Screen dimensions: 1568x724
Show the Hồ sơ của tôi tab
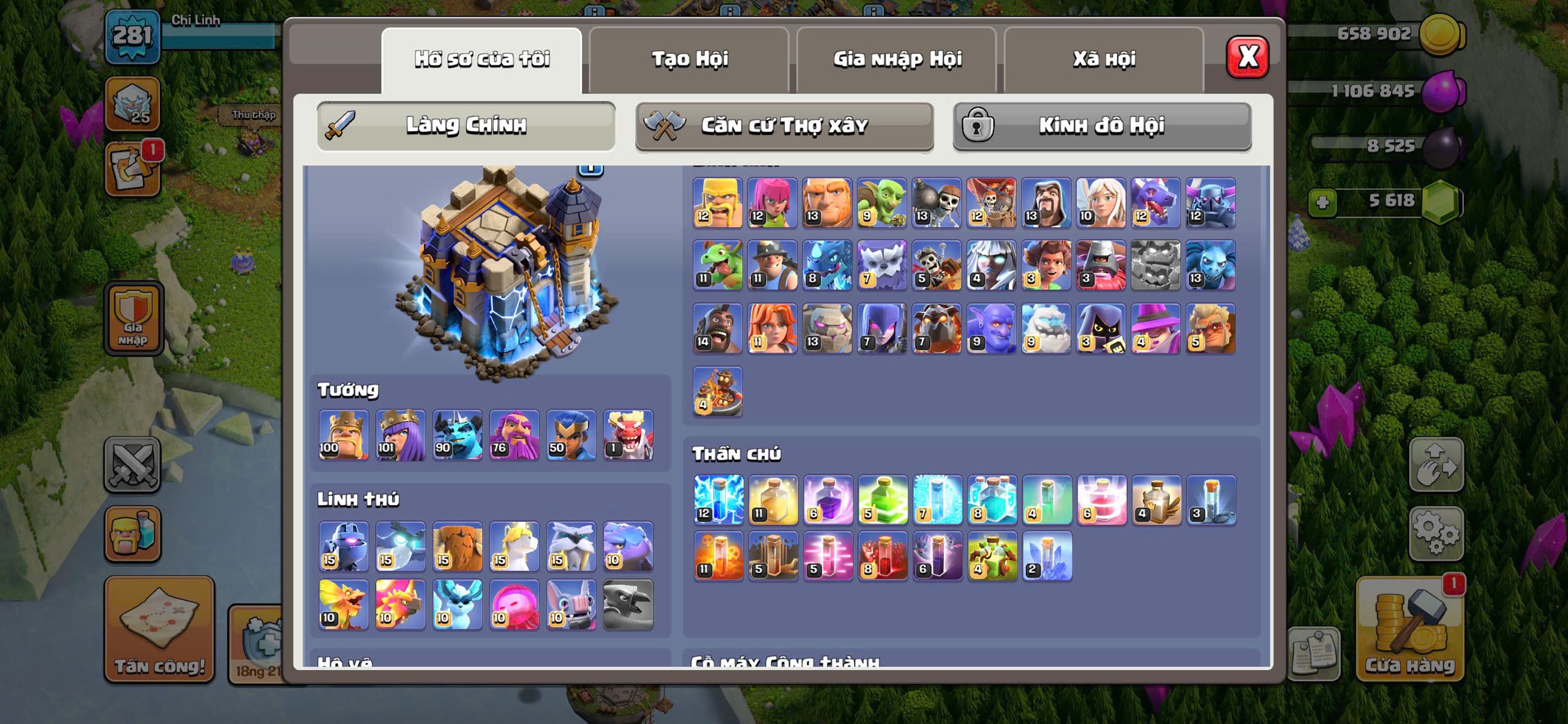(x=481, y=59)
